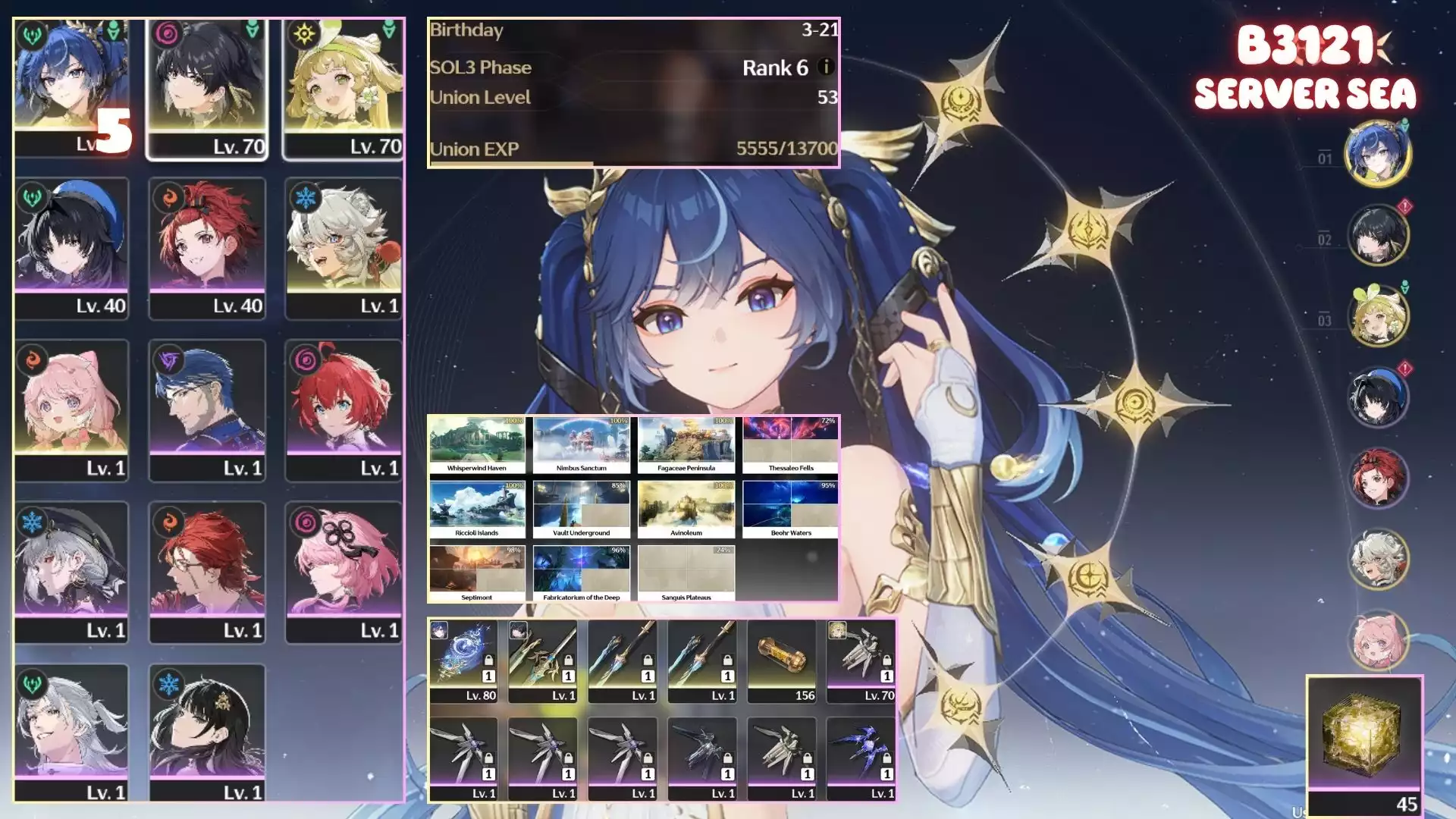The width and height of the screenshot is (1456, 819).
Task: Open the info icon beside Rank 6
Action: [x=826, y=67]
